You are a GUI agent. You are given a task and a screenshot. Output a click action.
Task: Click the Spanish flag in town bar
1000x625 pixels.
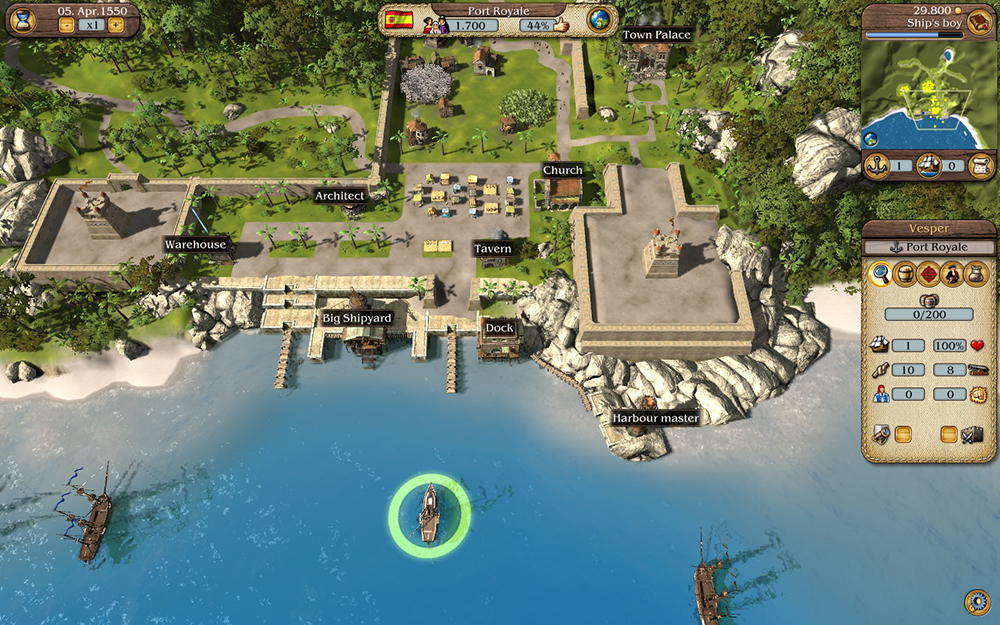click(x=399, y=20)
